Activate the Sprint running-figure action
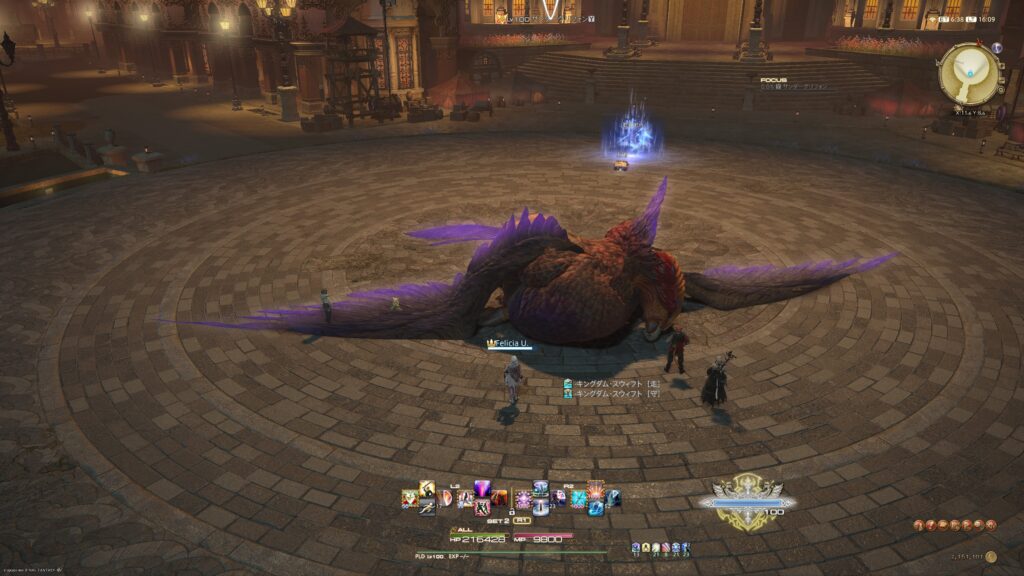 tap(428, 508)
